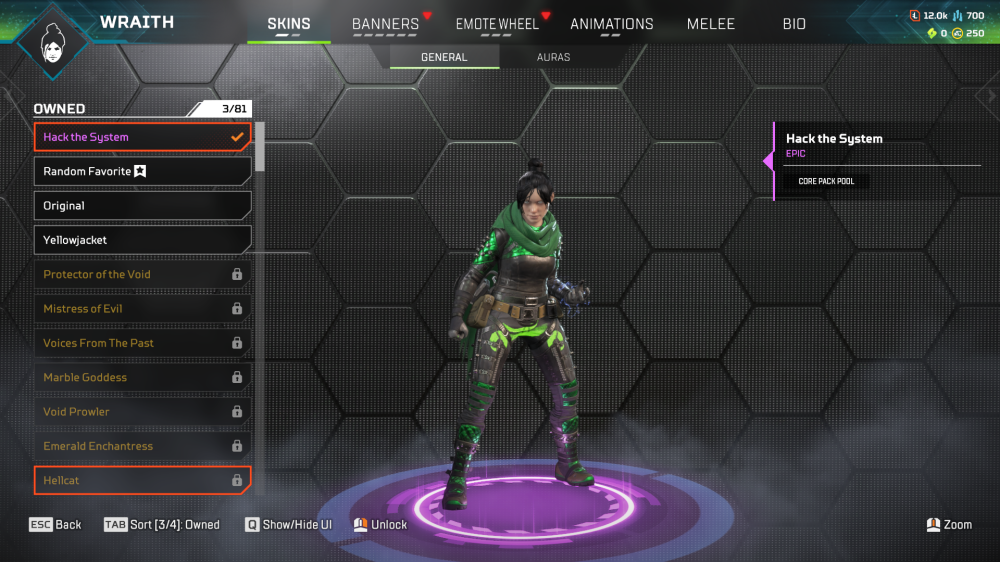1000x562 pixels.
Task: View the Marble Goddess skin
Action: [142, 377]
